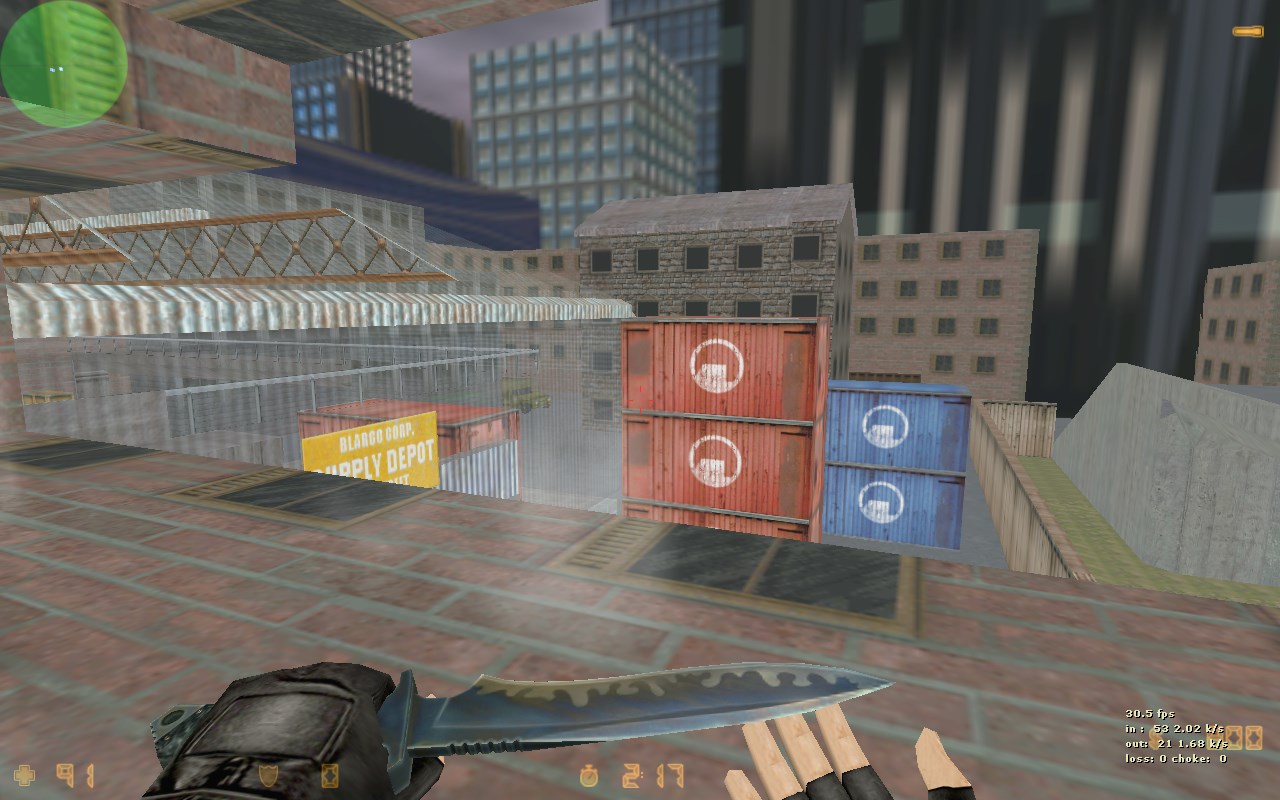Screen dimensions: 1280x800
Task: Click the armor shield icon
Action: coord(269,775)
